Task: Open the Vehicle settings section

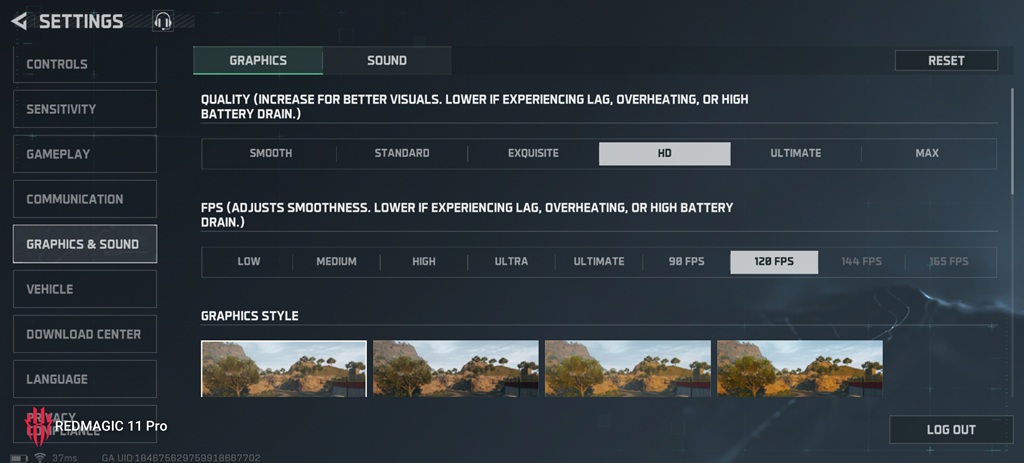Action: [x=84, y=289]
